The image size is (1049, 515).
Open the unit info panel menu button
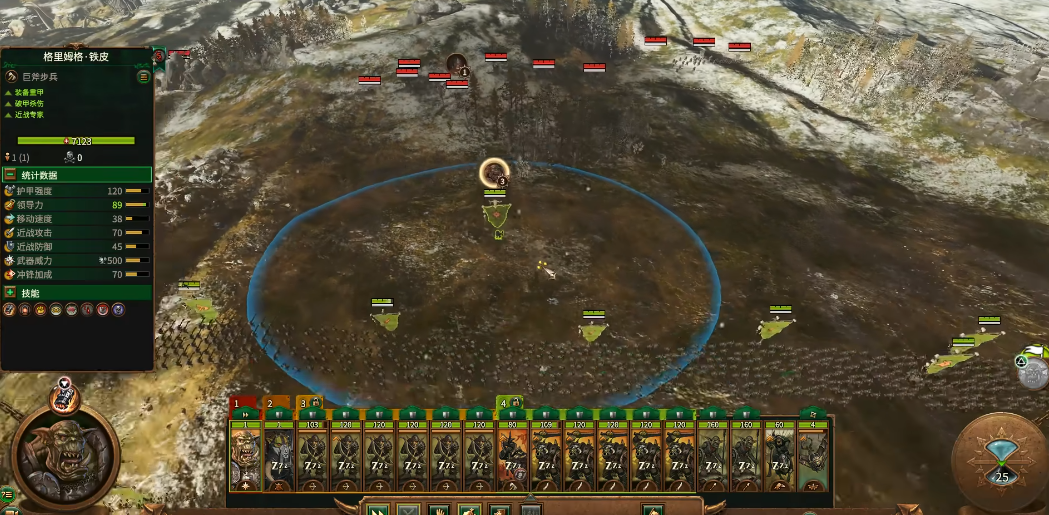point(144,76)
